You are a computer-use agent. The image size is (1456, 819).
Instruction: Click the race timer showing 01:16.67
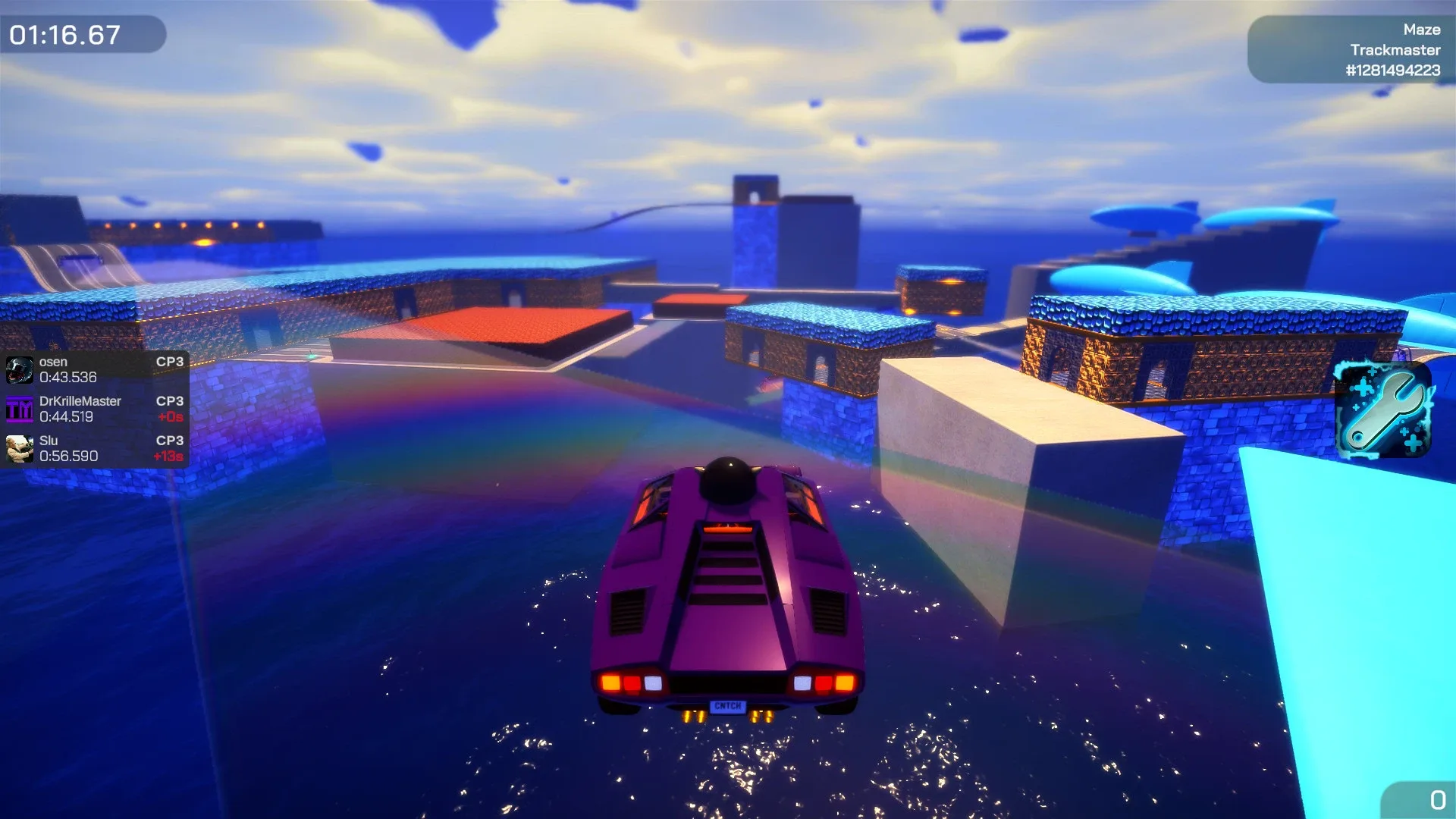(x=64, y=33)
